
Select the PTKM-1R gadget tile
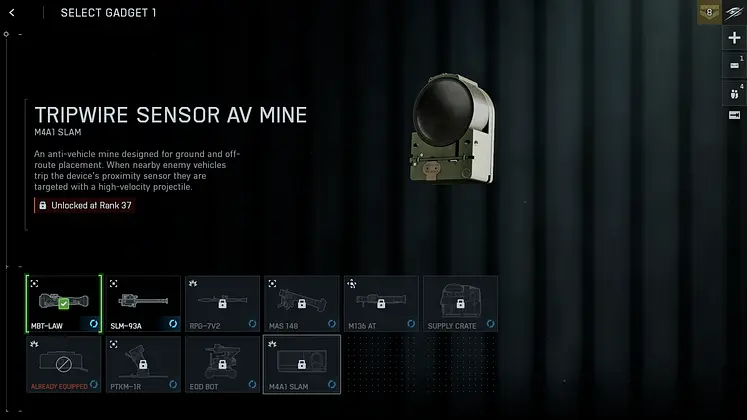pyautogui.click(x=143, y=363)
